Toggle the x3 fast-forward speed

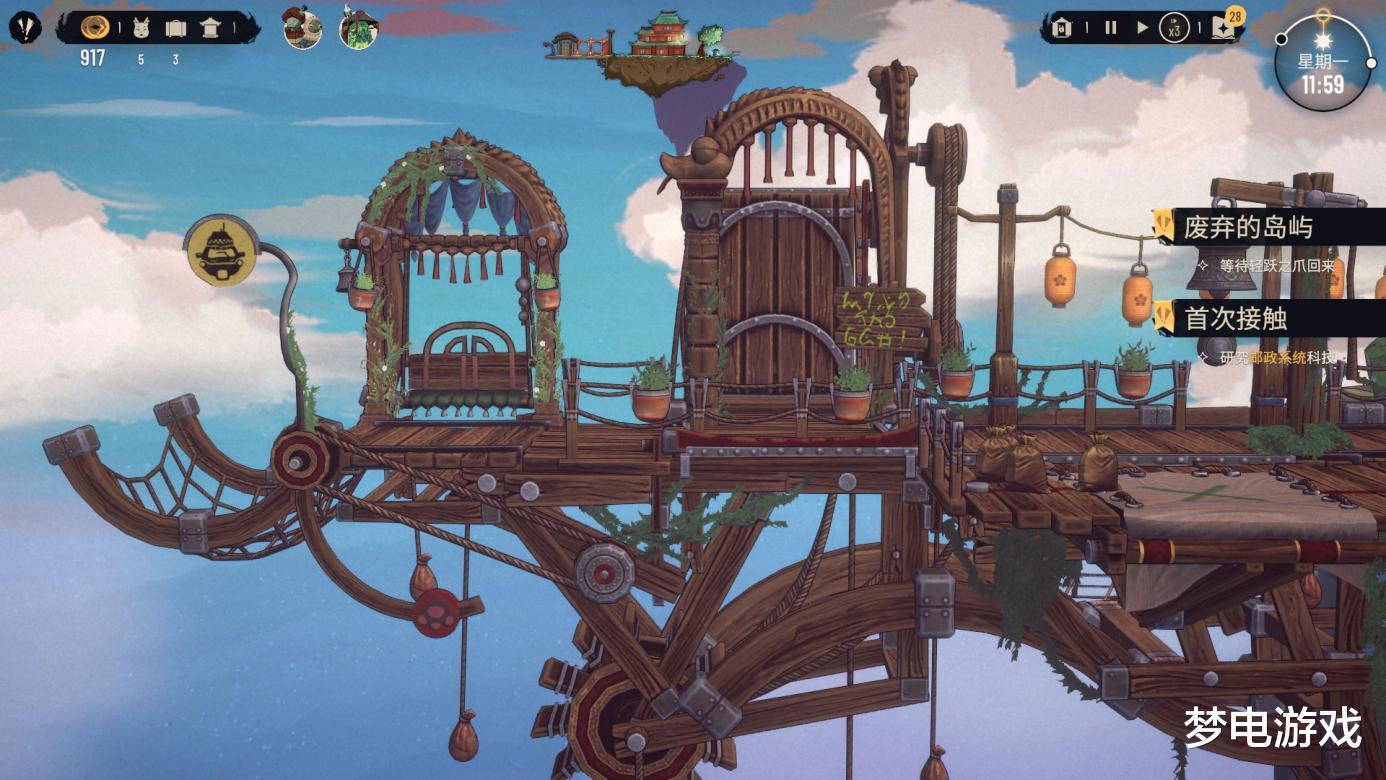1174,29
